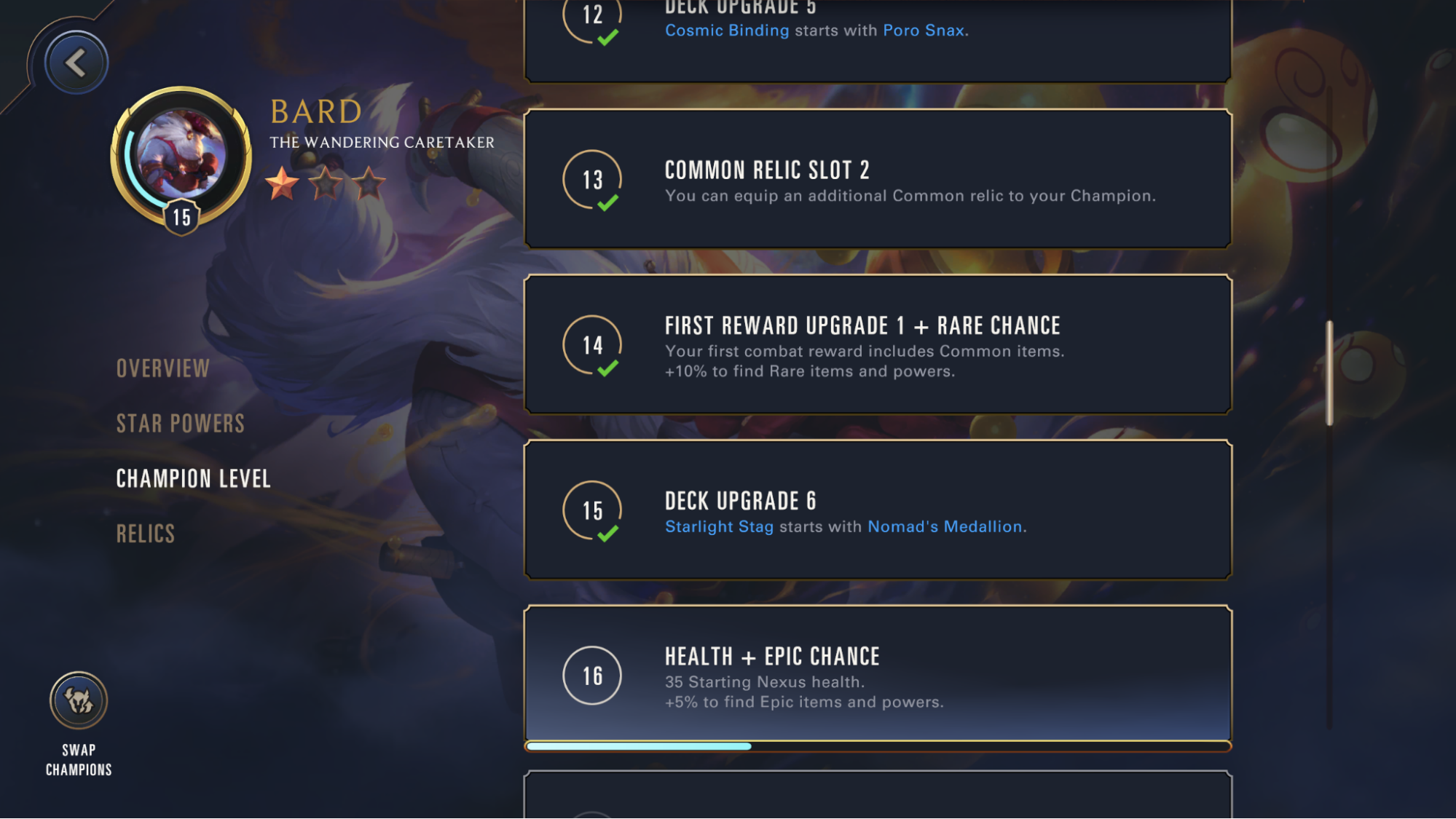
Task: Click the level 15 Deck Upgrade badge
Action: pos(594,509)
